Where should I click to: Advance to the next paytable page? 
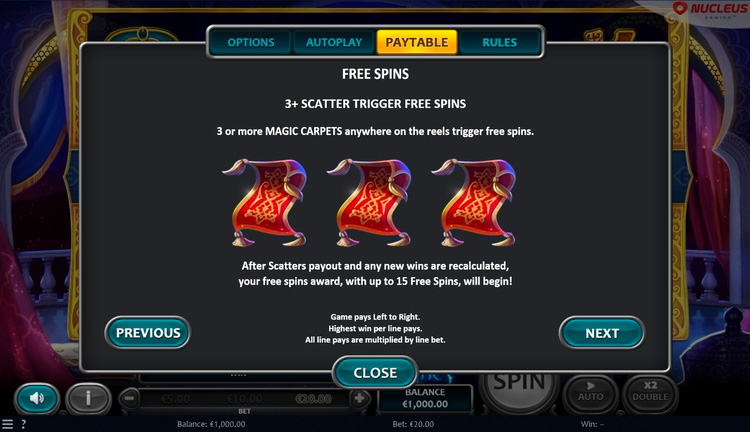[x=601, y=333]
